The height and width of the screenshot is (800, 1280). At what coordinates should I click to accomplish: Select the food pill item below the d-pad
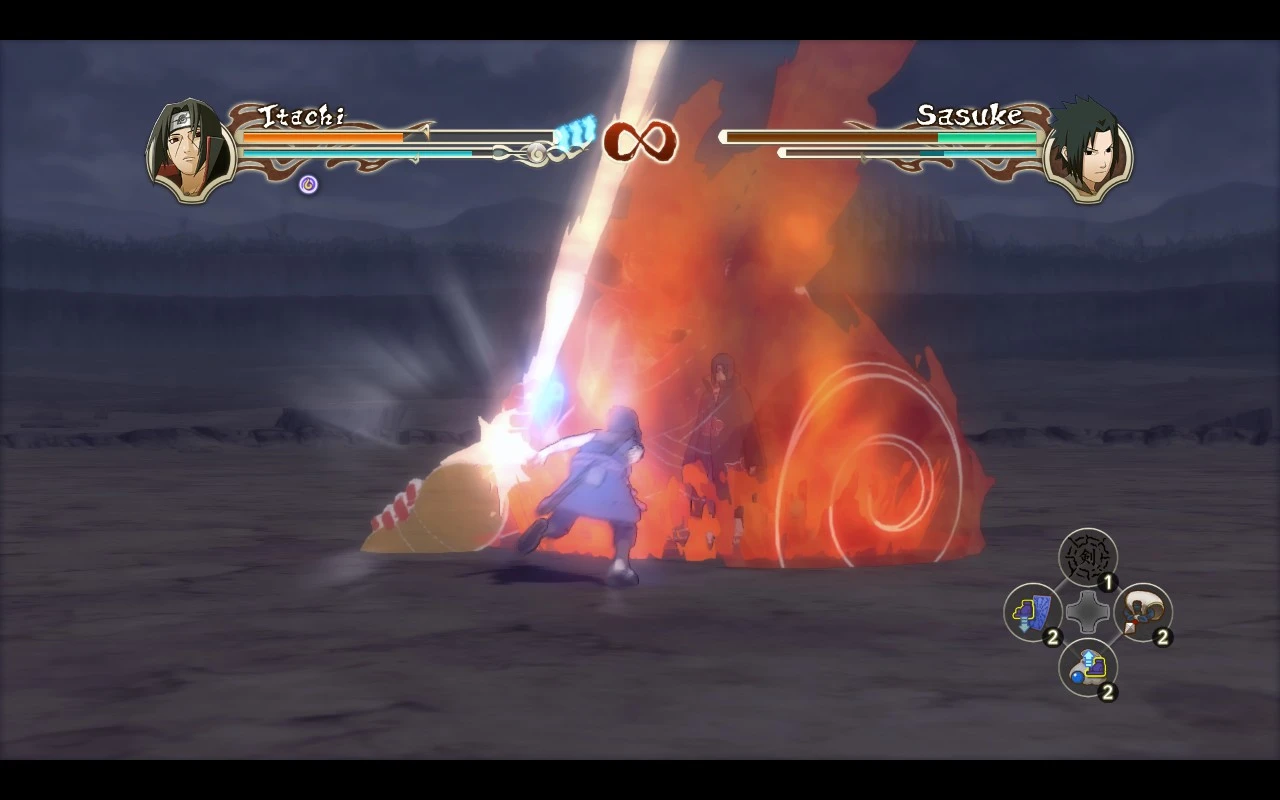coord(1086,667)
